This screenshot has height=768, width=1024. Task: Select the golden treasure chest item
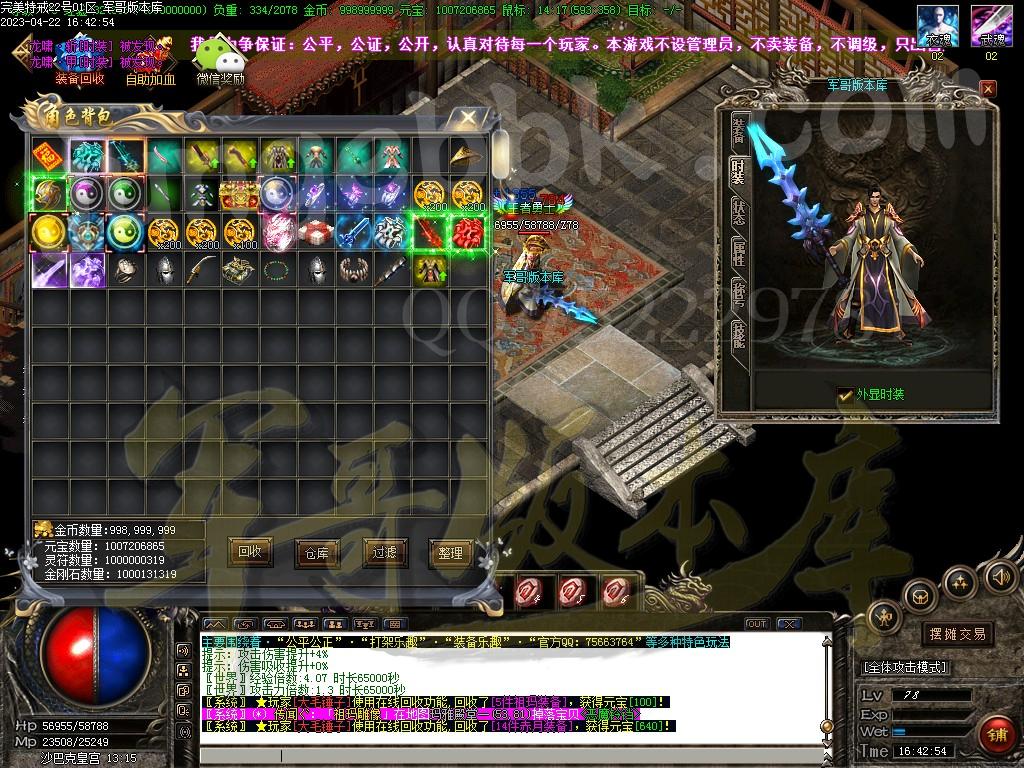click(x=240, y=194)
